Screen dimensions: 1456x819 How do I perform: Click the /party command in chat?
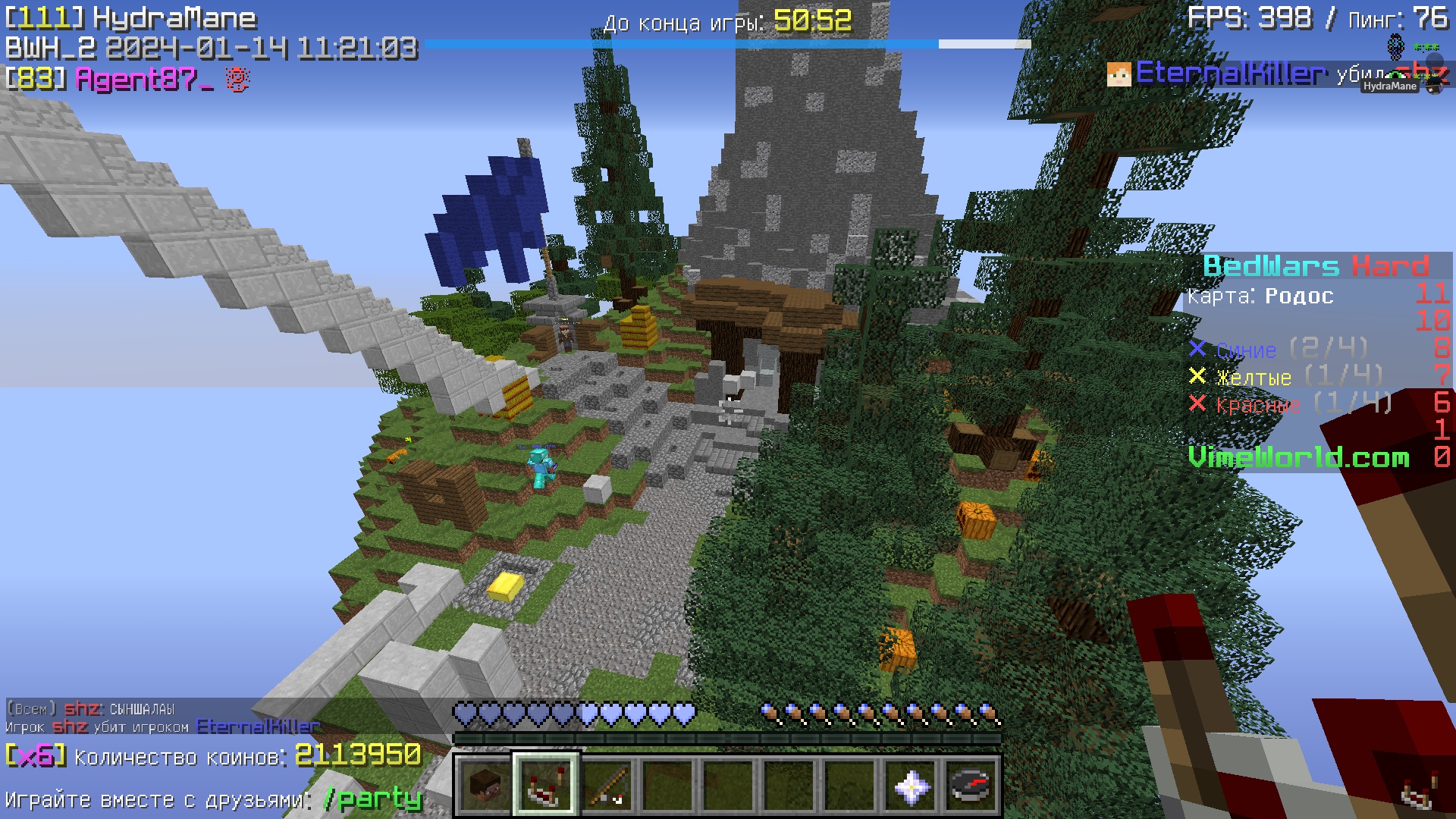(x=372, y=799)
